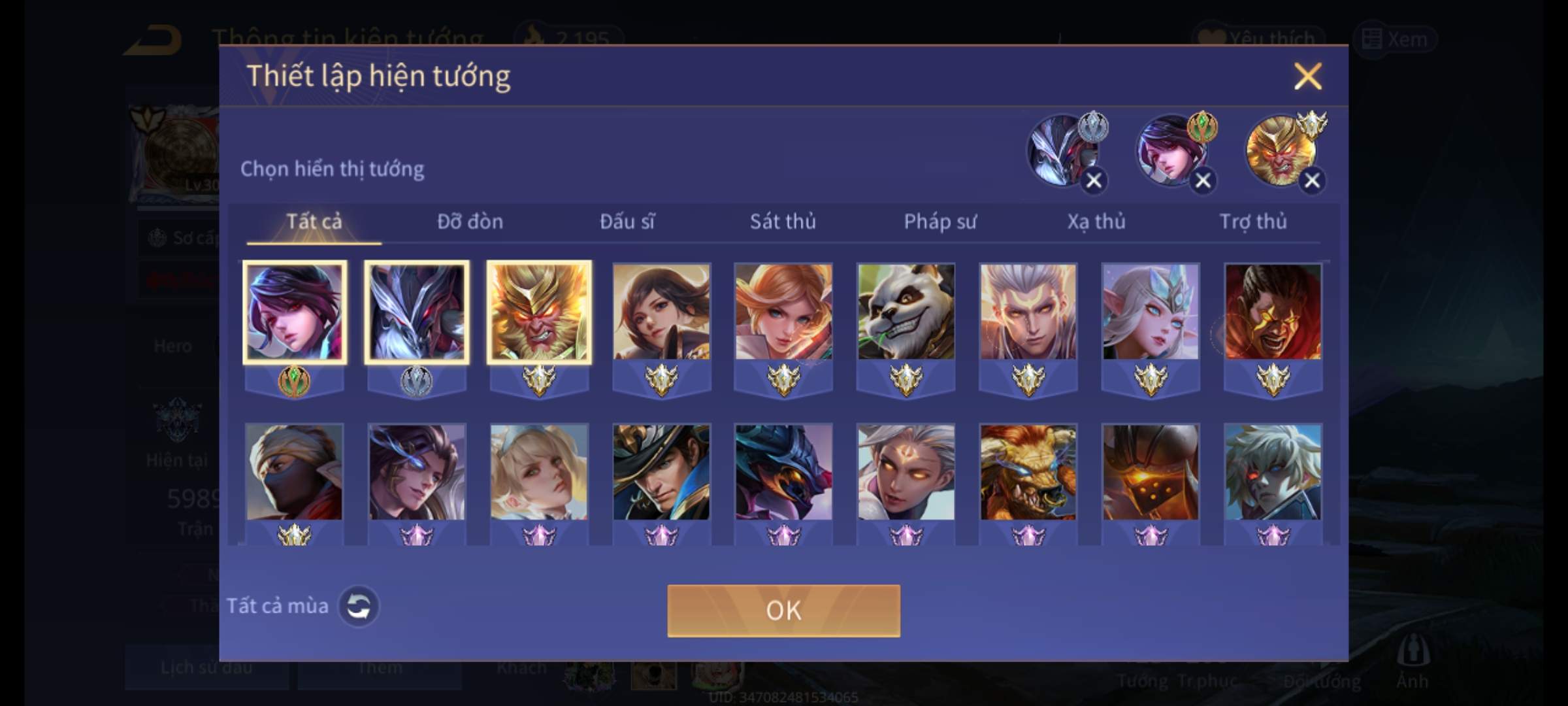
Task: Pick the masked ninja hero portrait
Action: pyautogui.click(x=294, y=472)
